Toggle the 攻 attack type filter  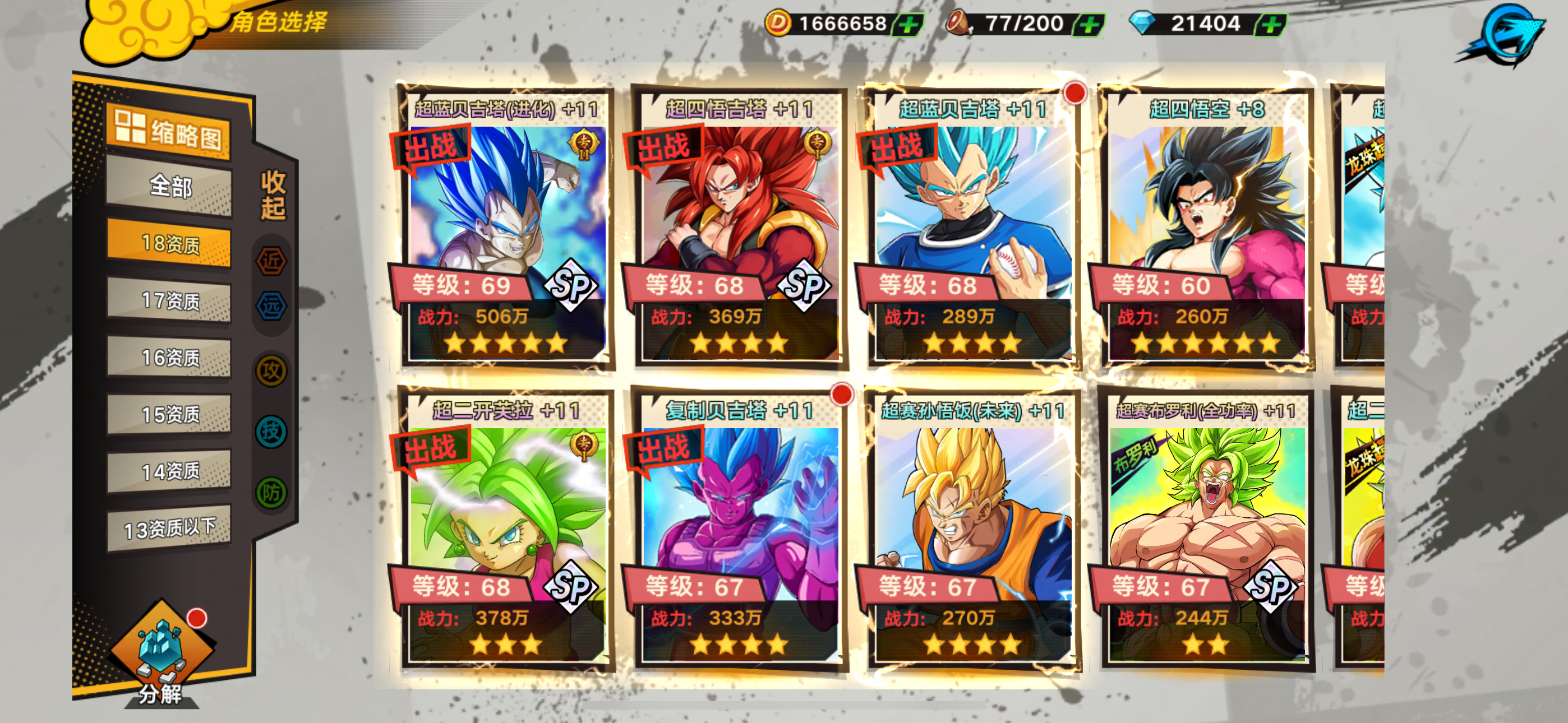(271, 370)
